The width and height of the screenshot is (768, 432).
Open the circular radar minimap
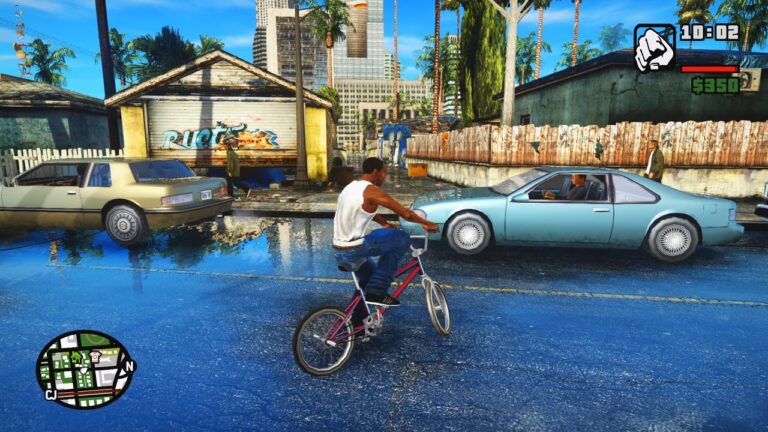[84, 369]
